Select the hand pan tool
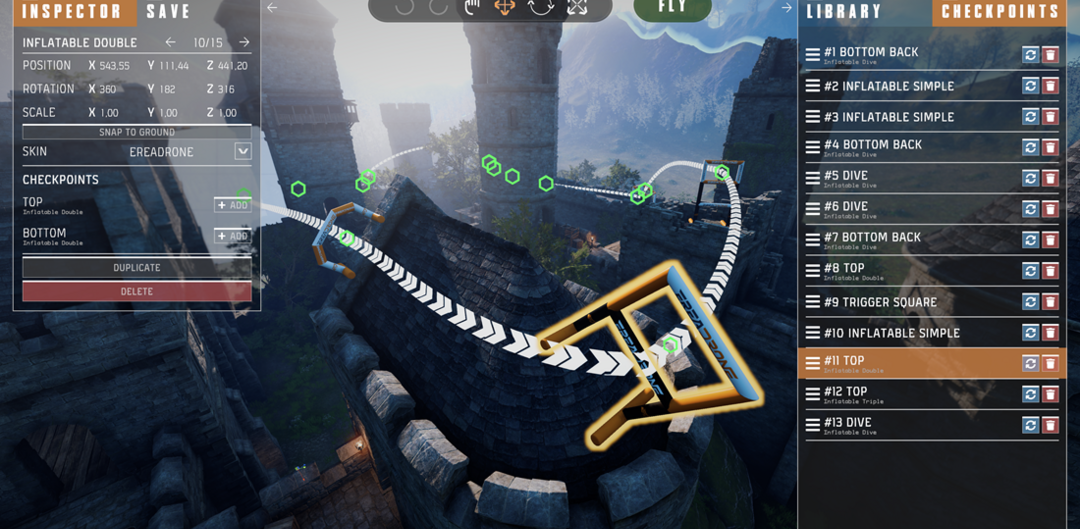The width and height of the screenshot is (1080, 529). click(x=472, y=8)
